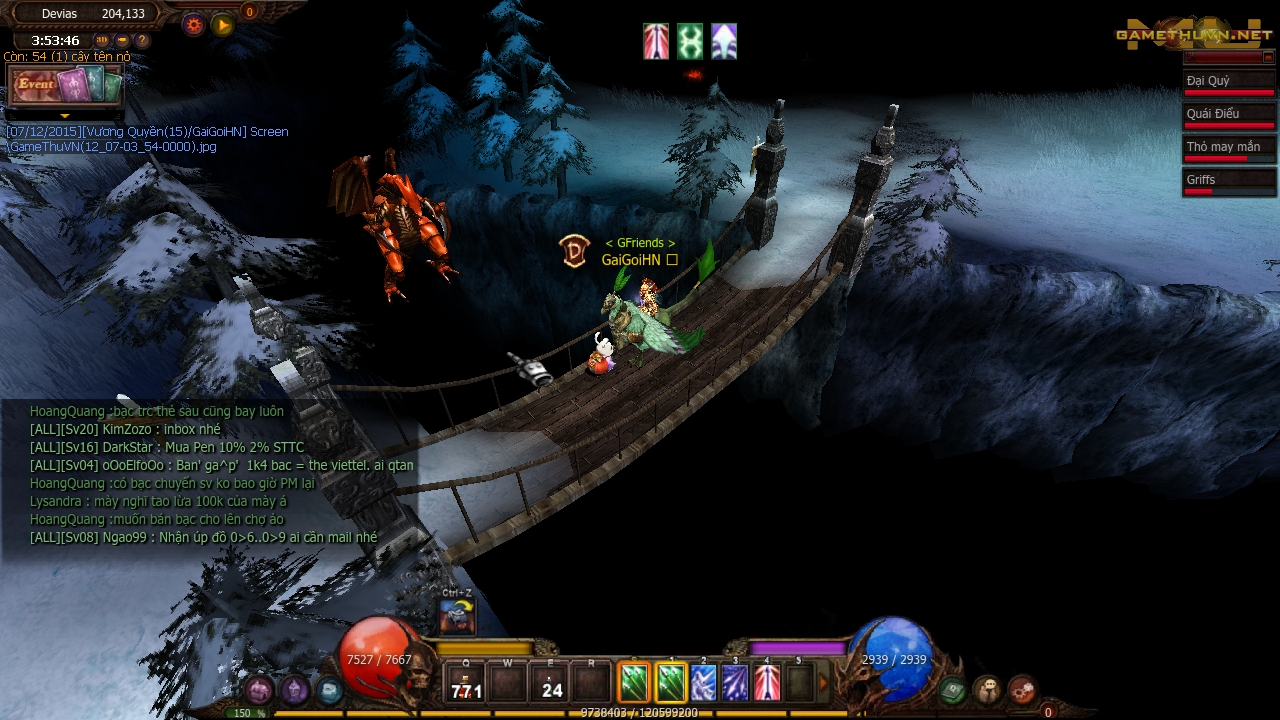This screenshot has height=720, width=1280.
Task: Toggle the 3D view button
Action: tap(102, 41)
